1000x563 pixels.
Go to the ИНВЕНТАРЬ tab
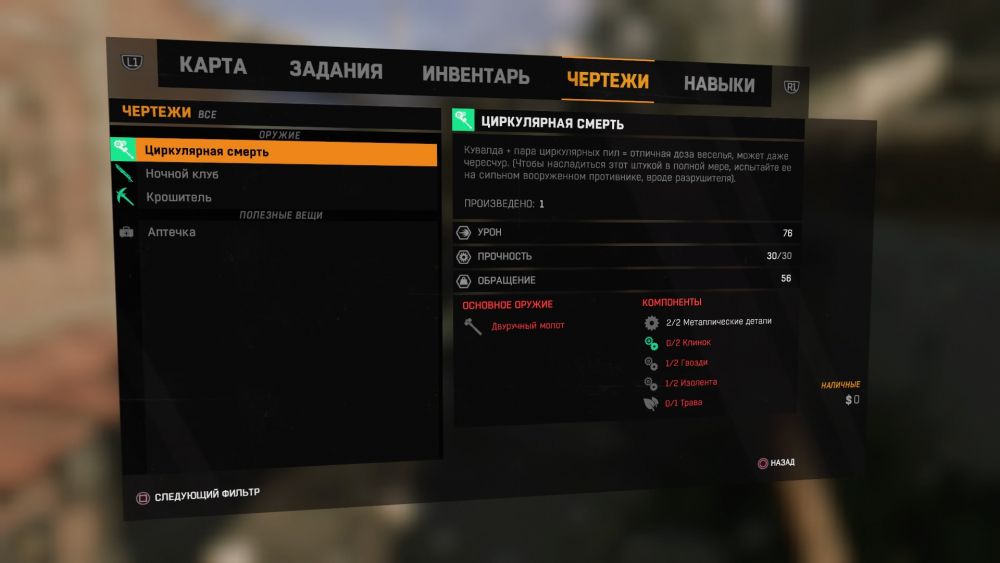point(475,75)
